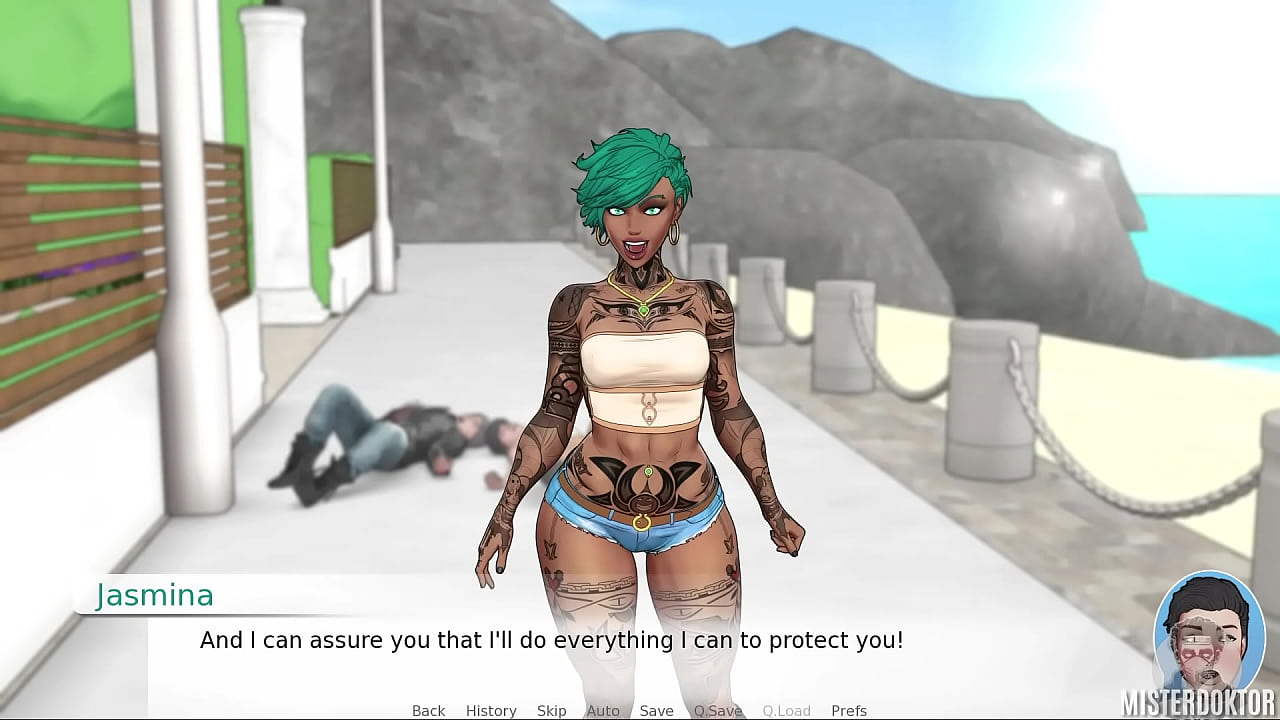Click the Jasmina name label

pyautogui.click(x=154, y=595)
